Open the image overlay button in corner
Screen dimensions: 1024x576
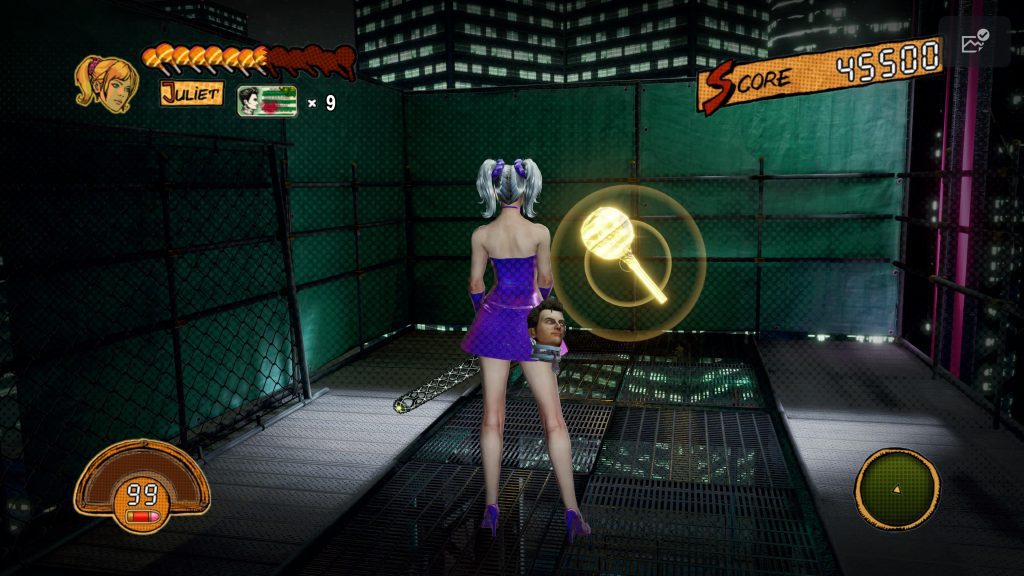point(974,42)
